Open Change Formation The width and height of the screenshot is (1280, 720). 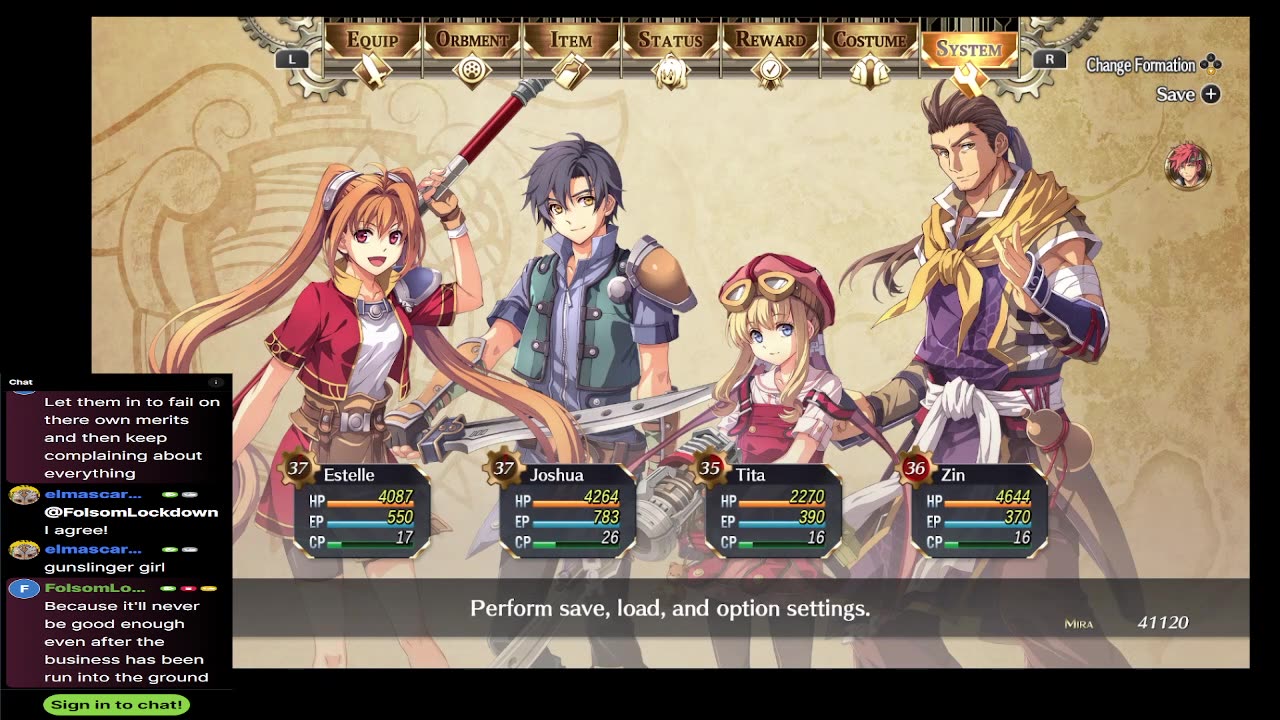(1153, 65)
